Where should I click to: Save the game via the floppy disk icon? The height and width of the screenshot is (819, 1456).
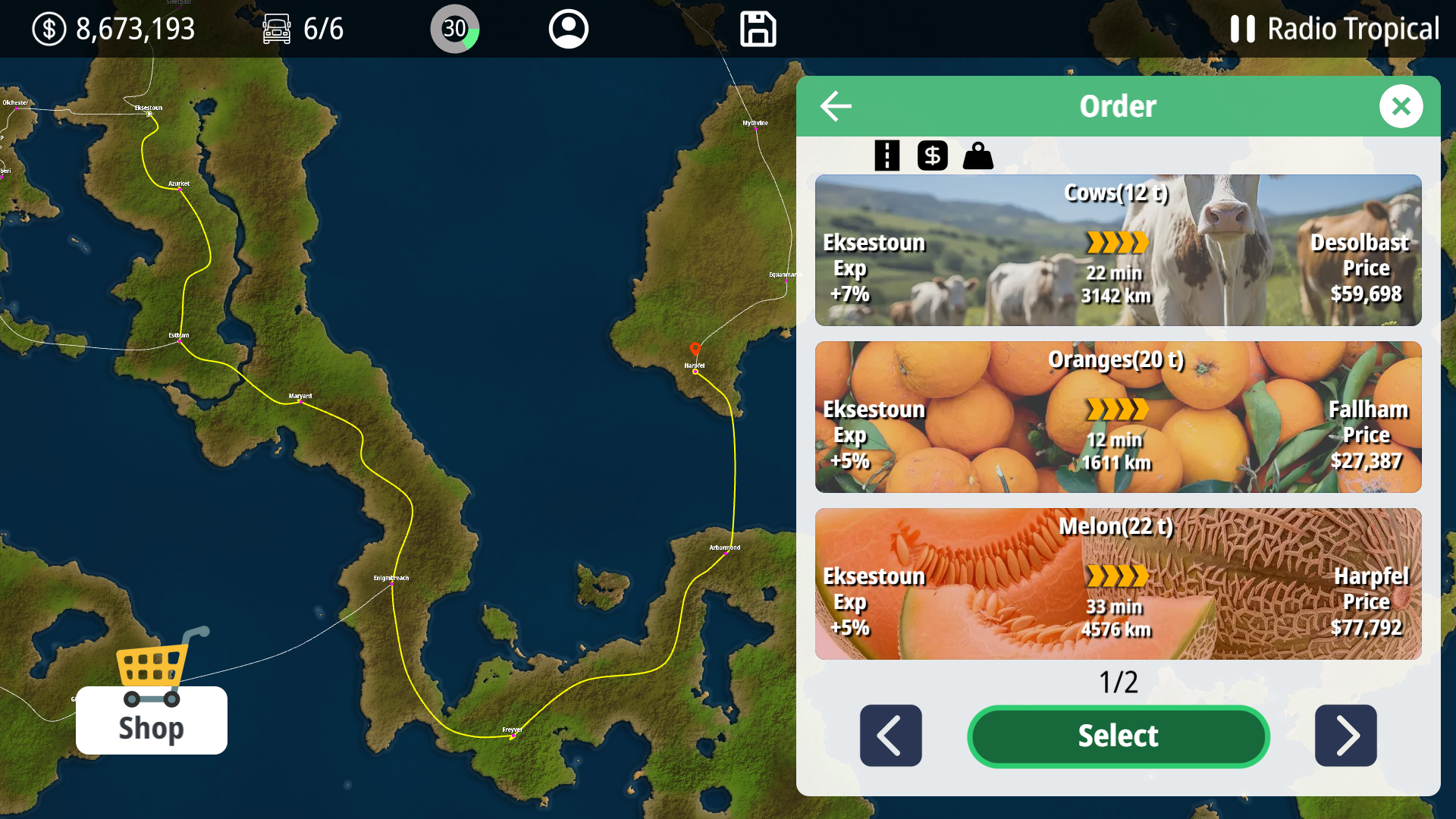pyautogui.click(x=758, y=29)
